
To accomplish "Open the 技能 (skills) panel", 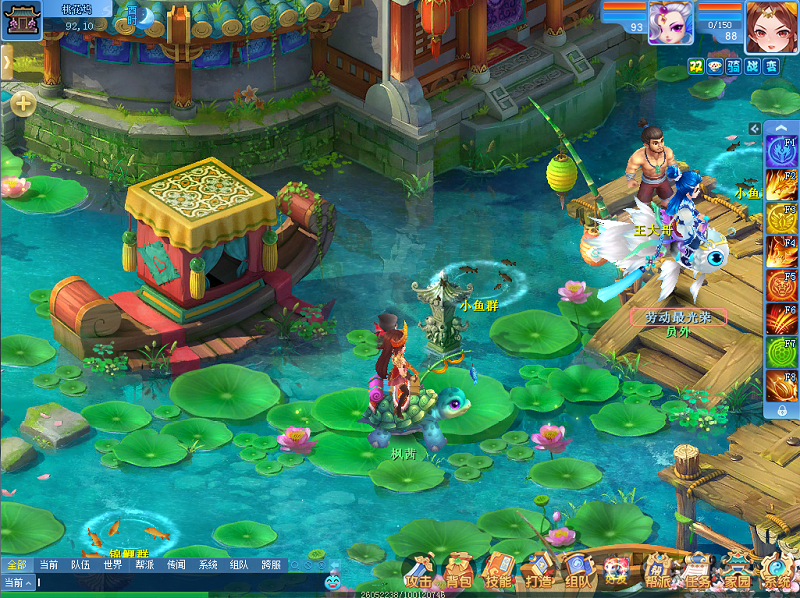I will [498, 571].
